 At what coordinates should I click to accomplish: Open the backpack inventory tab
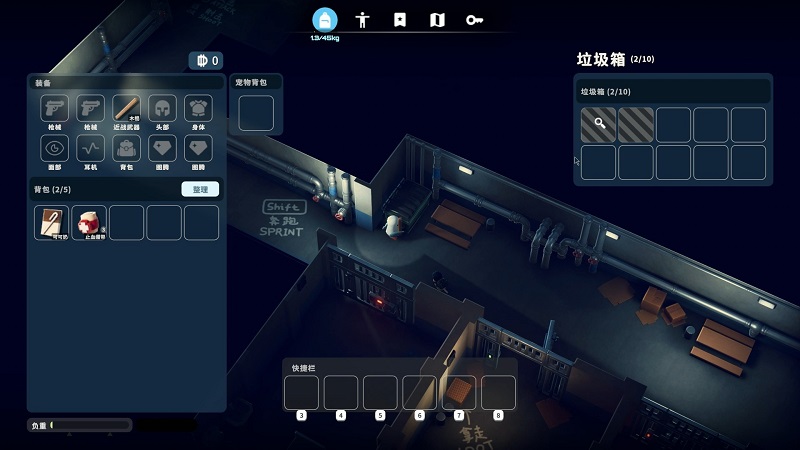click(x=324, y=19)
